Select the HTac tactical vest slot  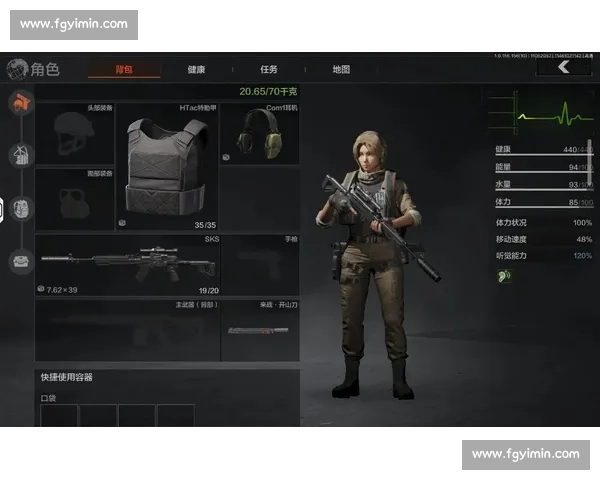tap(168, 165)
